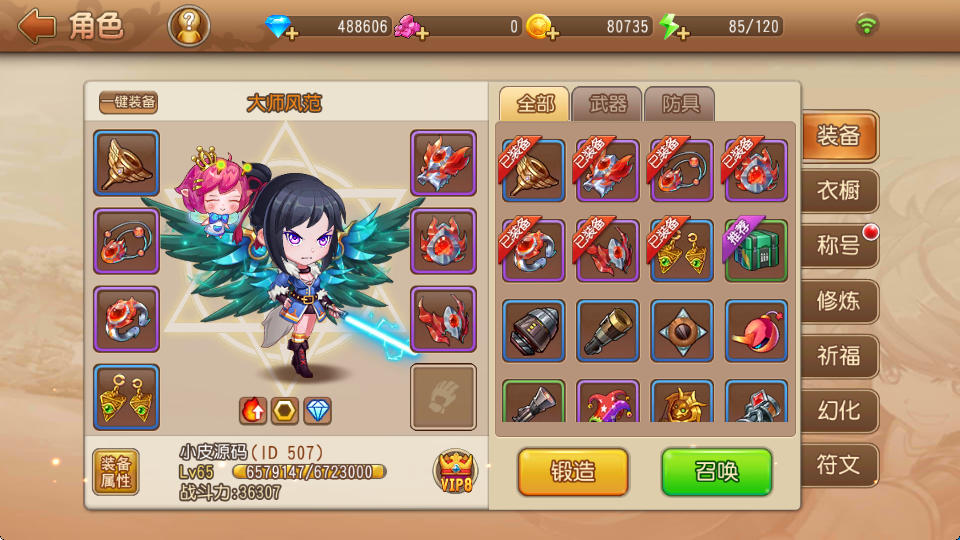960x540 pixels.
Task: Open the 修炼 training section
Action: click(838, 300)
